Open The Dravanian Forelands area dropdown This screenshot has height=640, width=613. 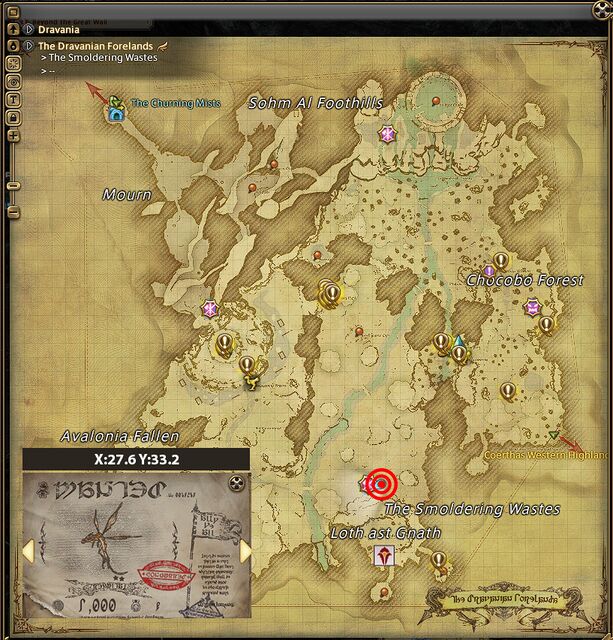click(x=28, y=45)
